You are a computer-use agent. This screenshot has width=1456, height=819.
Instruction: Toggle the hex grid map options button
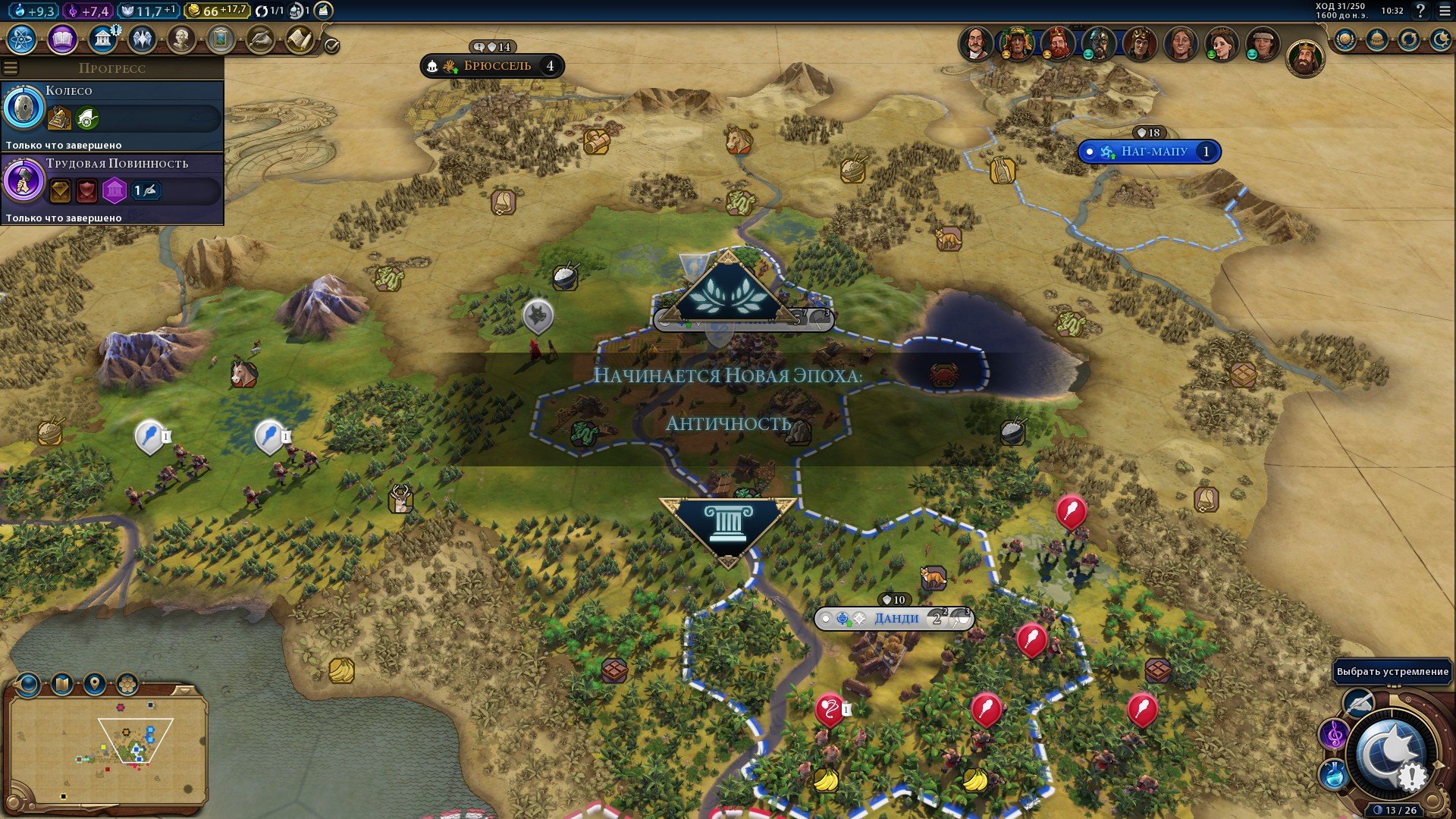pyautogui.click(x=127, y=685)
